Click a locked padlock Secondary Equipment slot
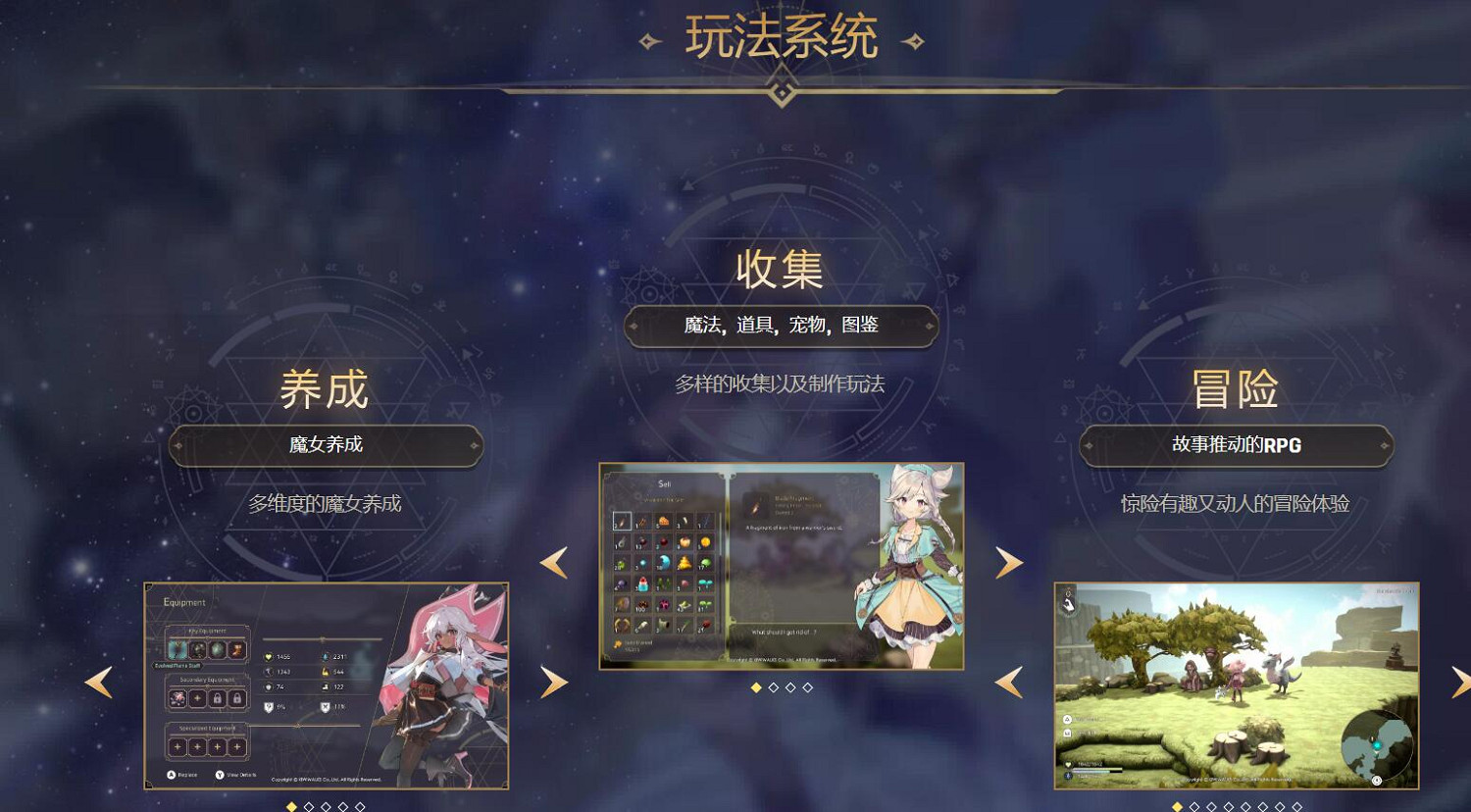1471x812 pixels. 218,699
